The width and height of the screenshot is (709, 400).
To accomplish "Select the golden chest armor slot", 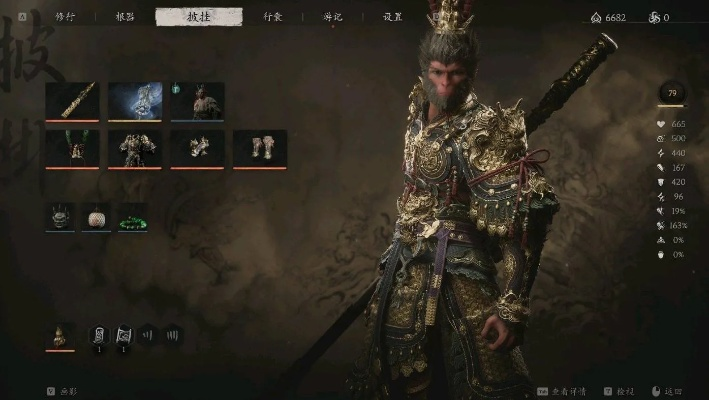I will point(135,148).
